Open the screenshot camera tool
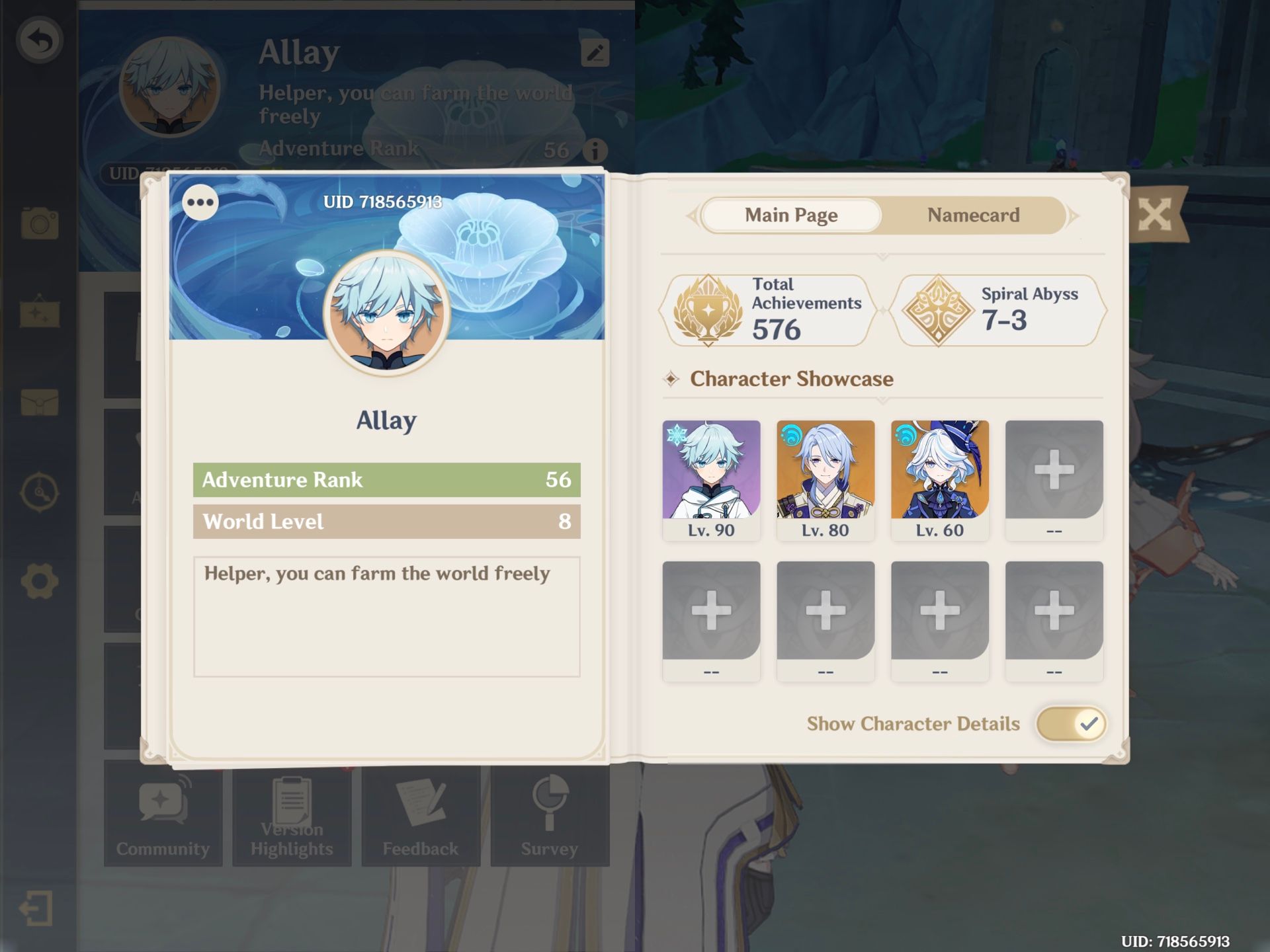This screenshot has width=1270, height=952. click(41, 223)
